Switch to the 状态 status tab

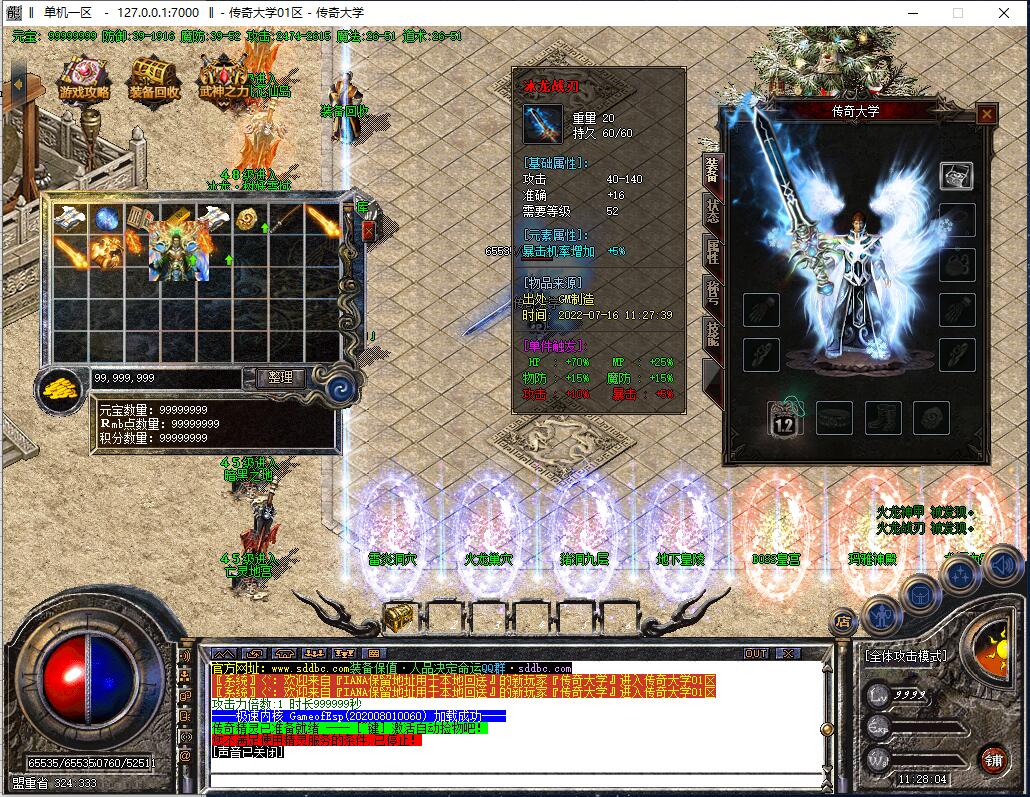click(x=711, y=210)
